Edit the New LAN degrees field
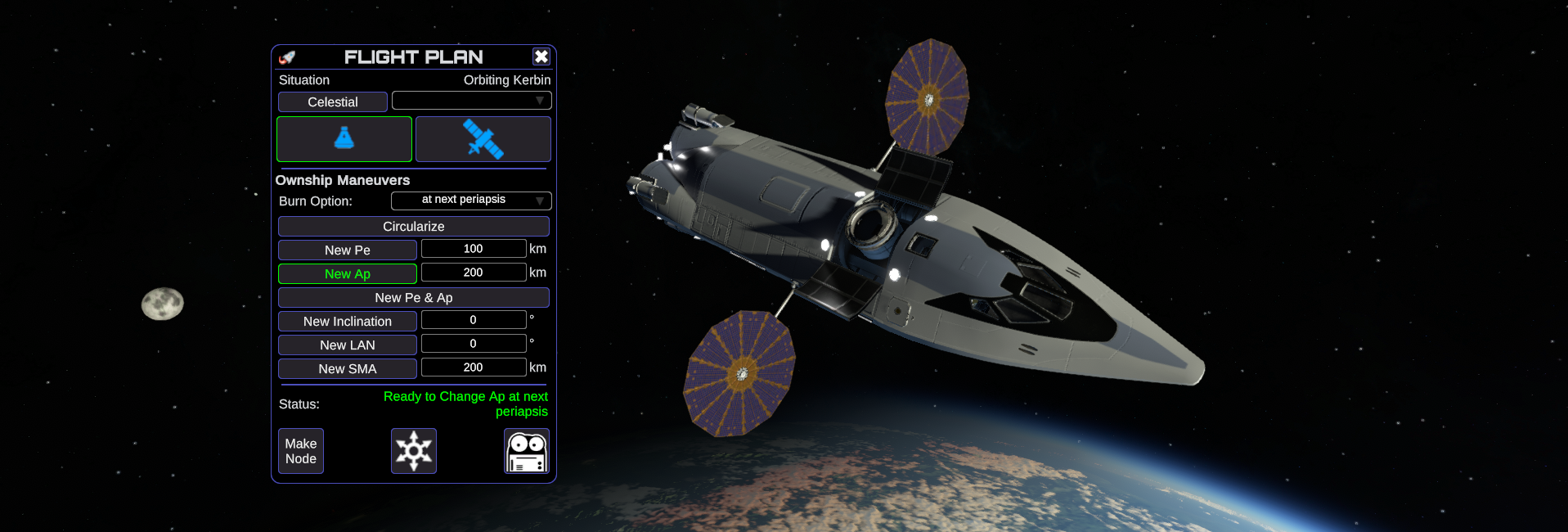The height and width of the screenshot is (532, 1568). click(x=473, y=344)
